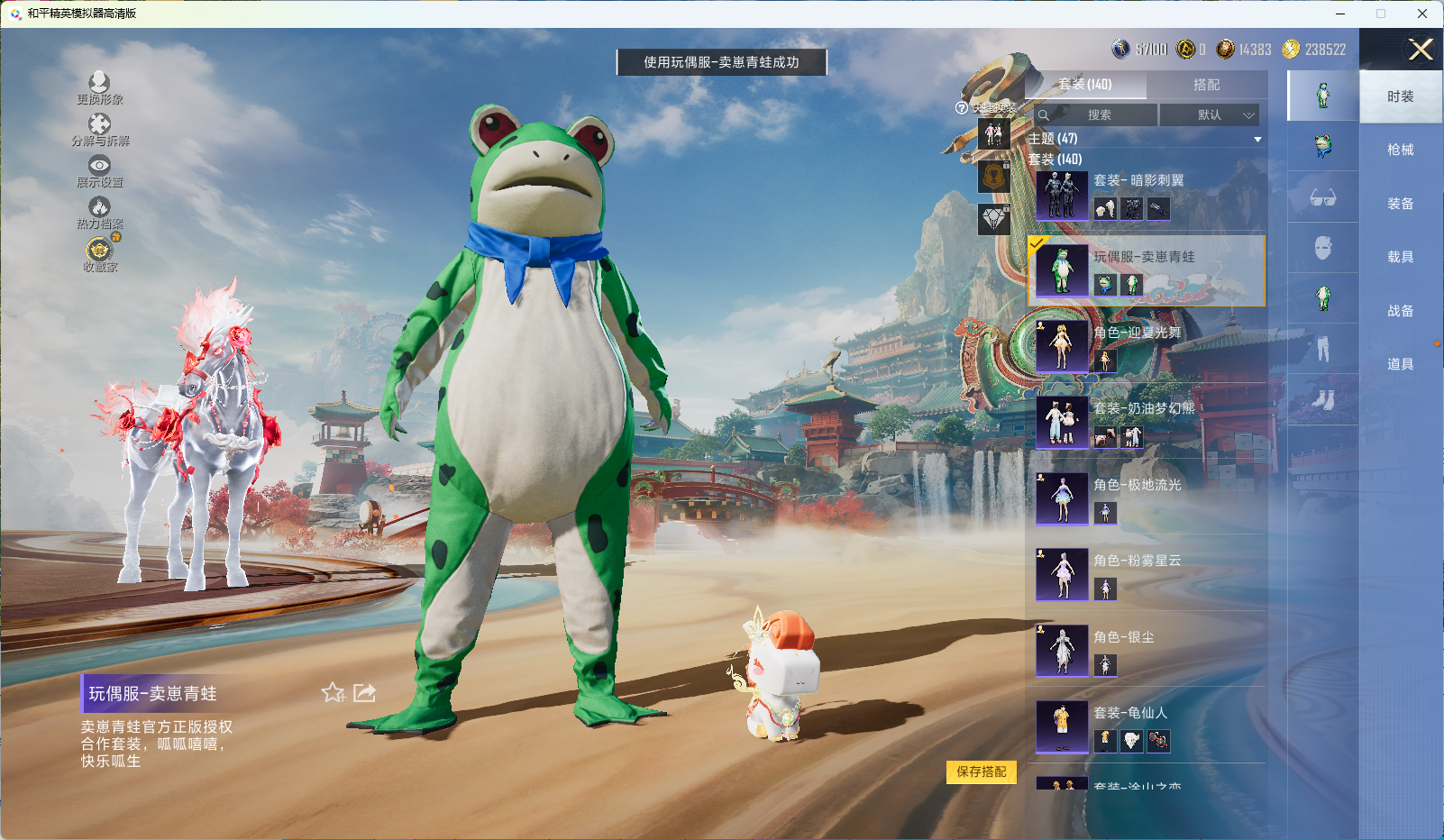Viewport: 1444px width, 840px height.
Task: Select the 套装-奶油梦幻熊 outfit
Action: [1147, 423]
